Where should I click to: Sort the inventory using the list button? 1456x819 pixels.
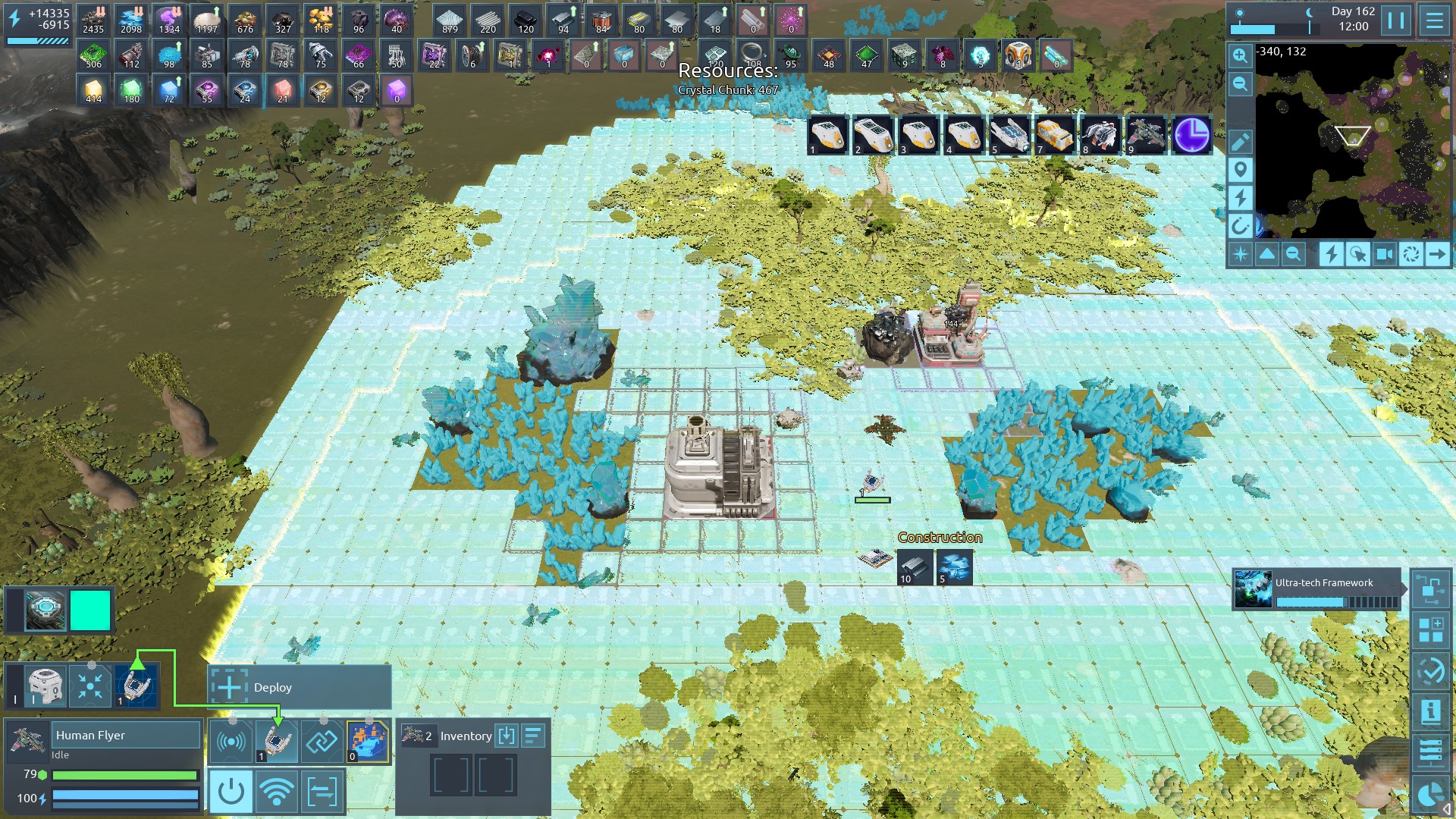pos(533,736)
